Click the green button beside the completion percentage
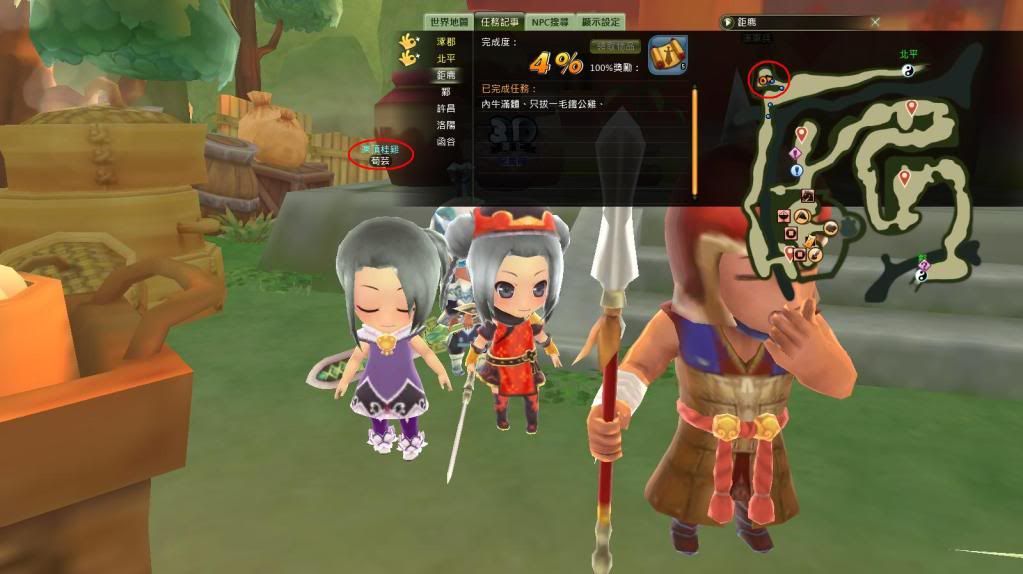Screen dimensions: 1023x574 [x=615, y=47]
